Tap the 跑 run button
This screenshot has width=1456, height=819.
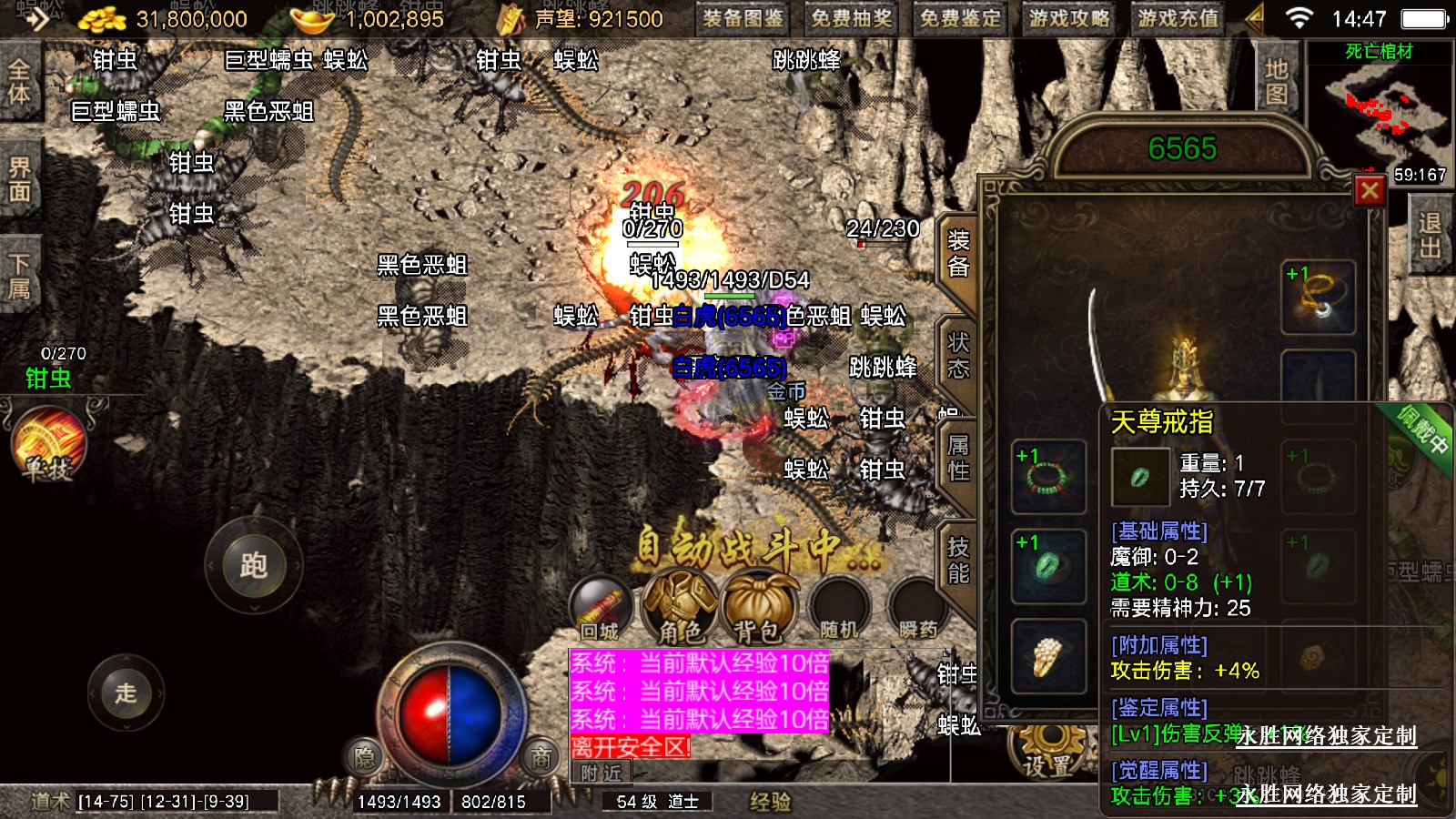point(253,566)
